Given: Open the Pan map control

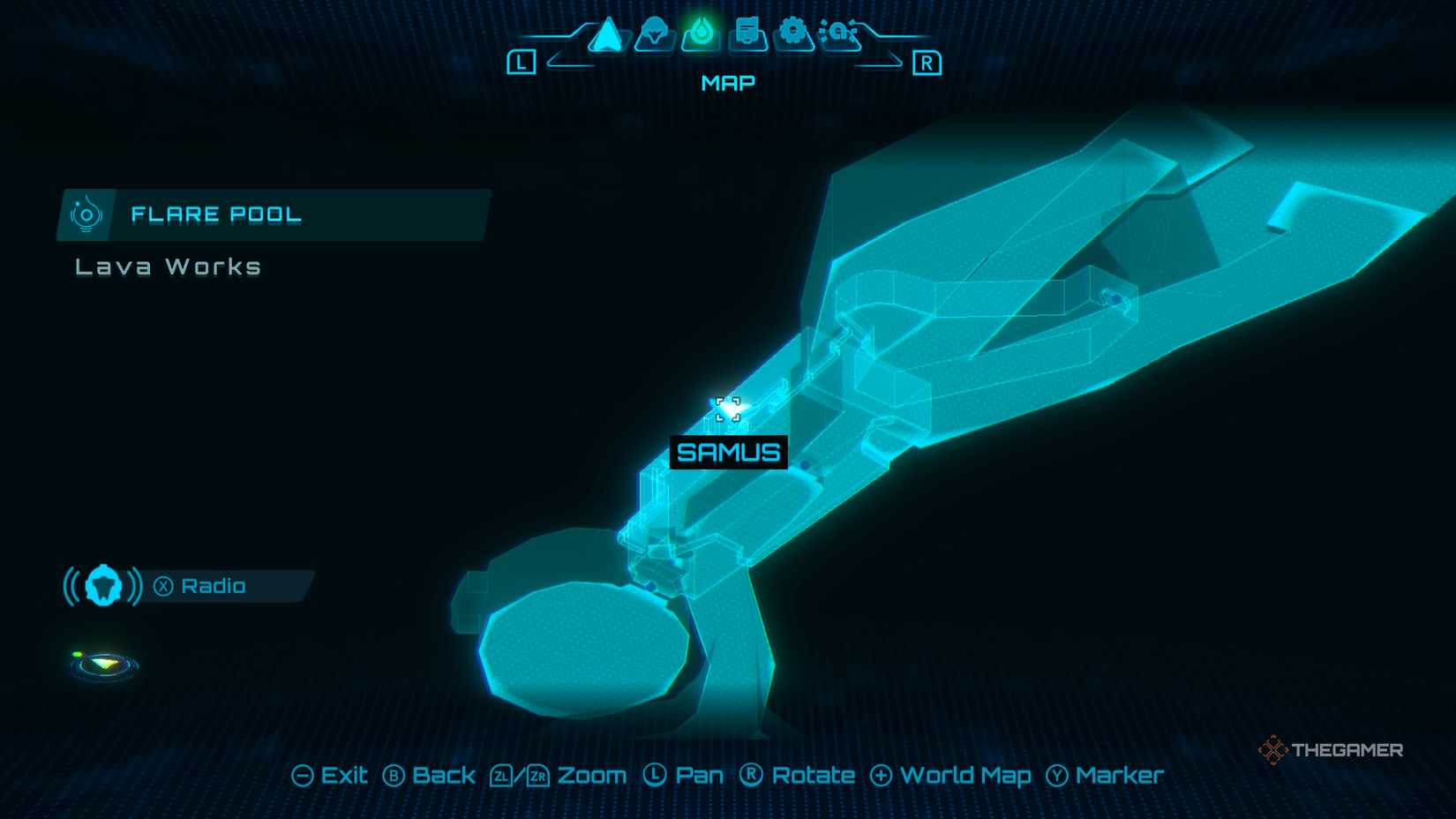Looking at the screenshot, I should coord(688,775).
